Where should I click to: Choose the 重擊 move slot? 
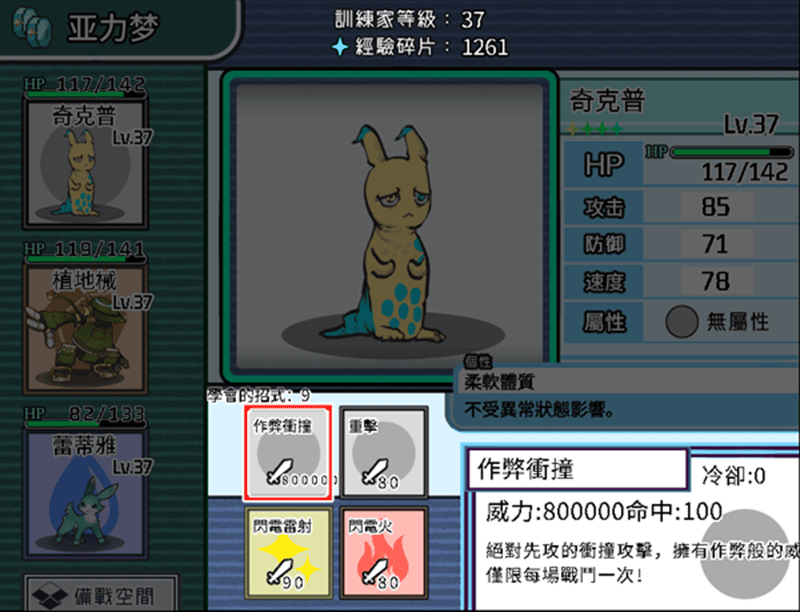point(383,453)
